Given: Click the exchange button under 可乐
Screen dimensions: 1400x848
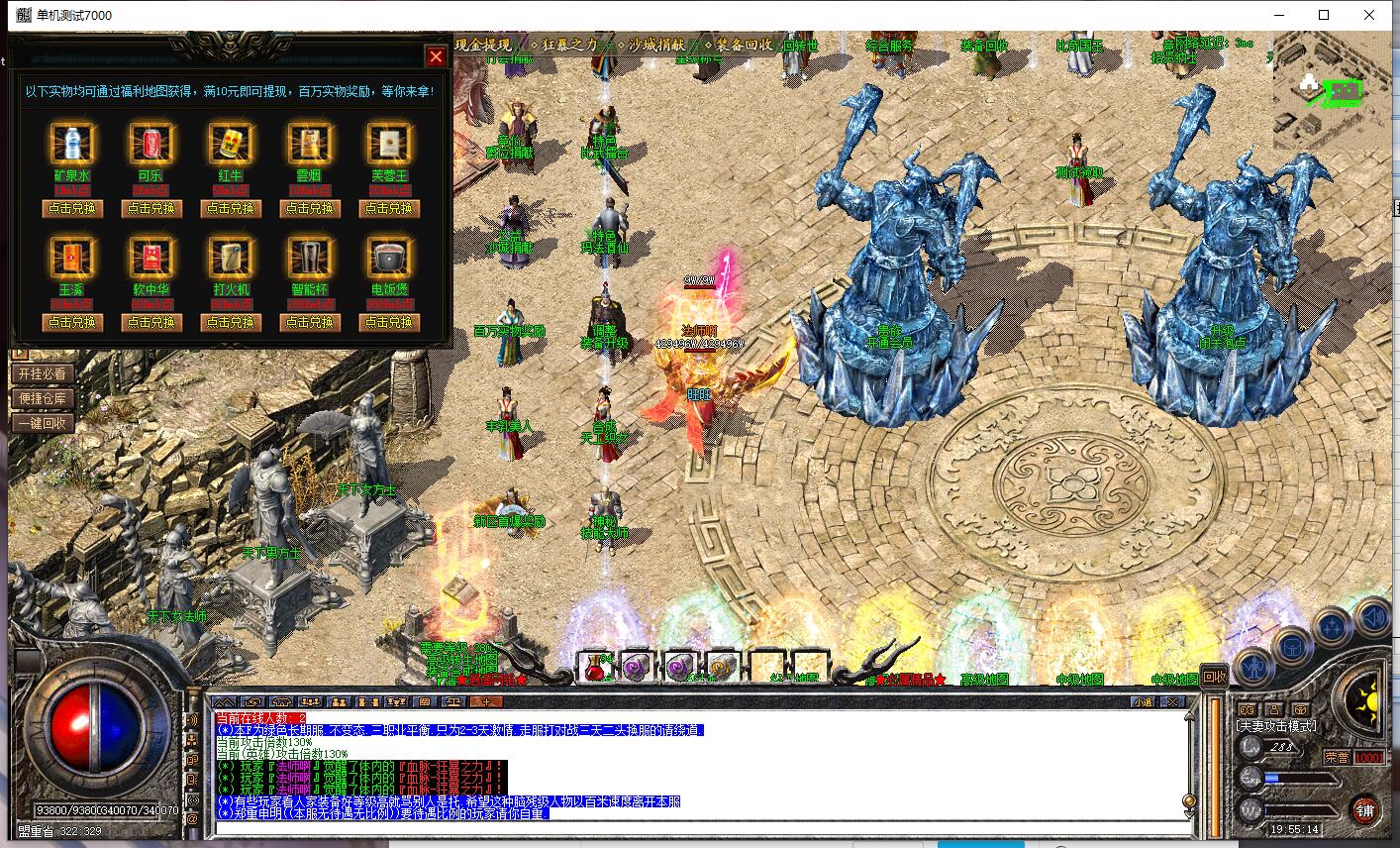Looking at the screenshot, I should pos(150,208).
